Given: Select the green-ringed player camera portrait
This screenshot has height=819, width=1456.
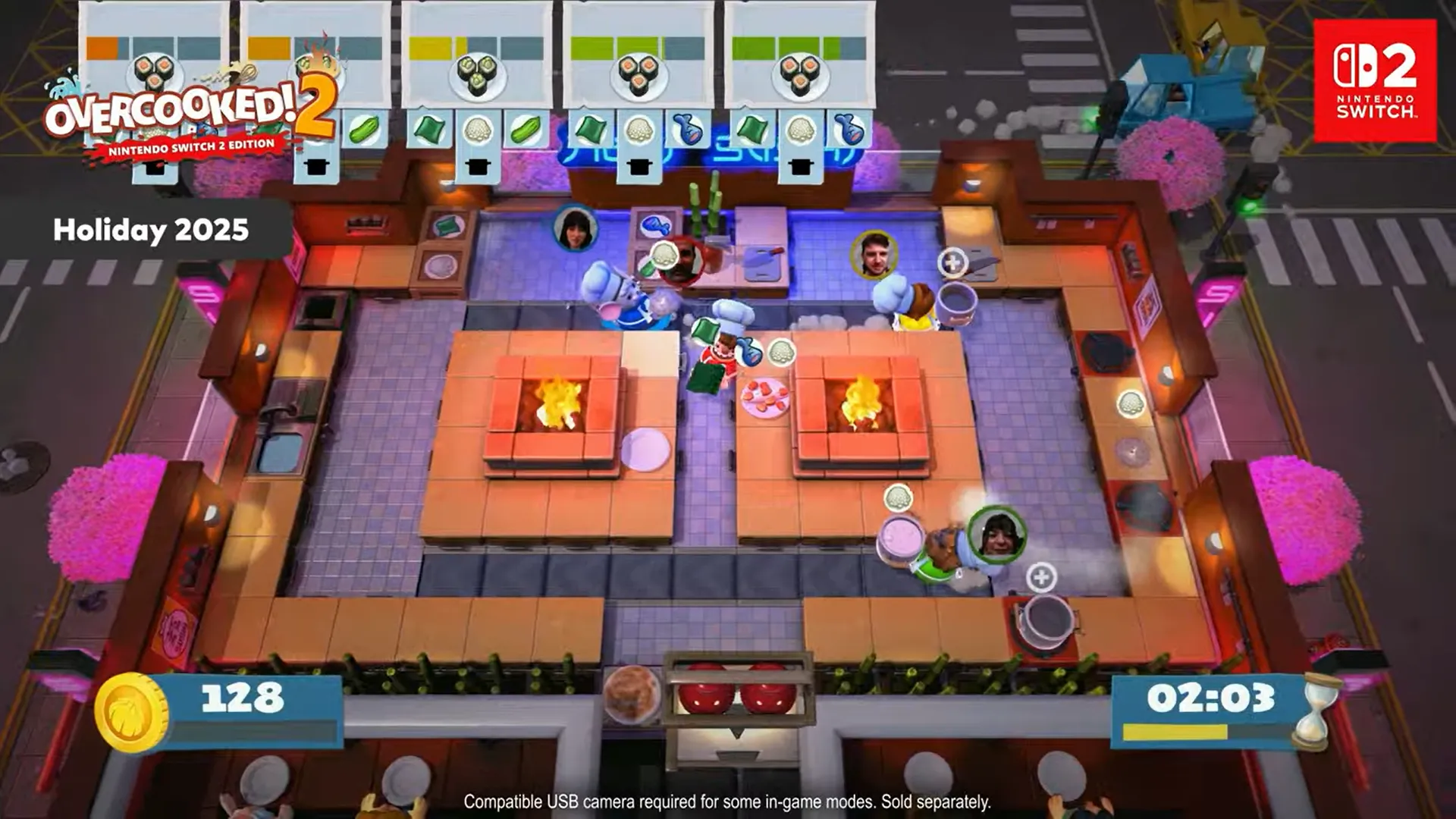Looking at the screenshot, I should click(x=996, y=535).
